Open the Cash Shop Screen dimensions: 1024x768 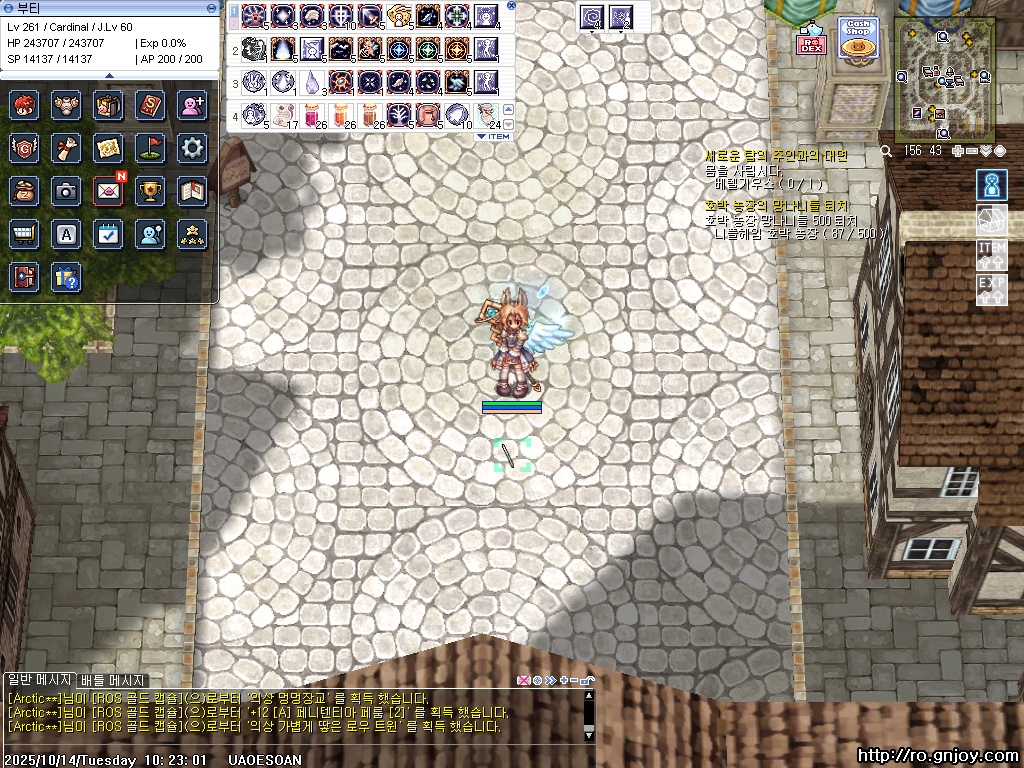(855, 46)
